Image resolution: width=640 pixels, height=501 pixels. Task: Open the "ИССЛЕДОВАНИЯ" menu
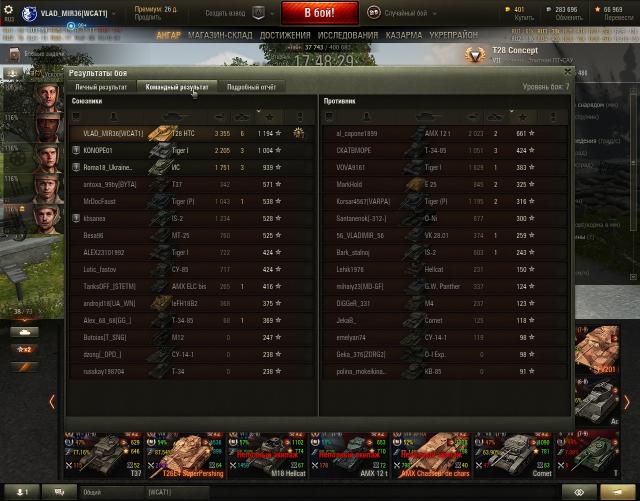pos(348,35)
